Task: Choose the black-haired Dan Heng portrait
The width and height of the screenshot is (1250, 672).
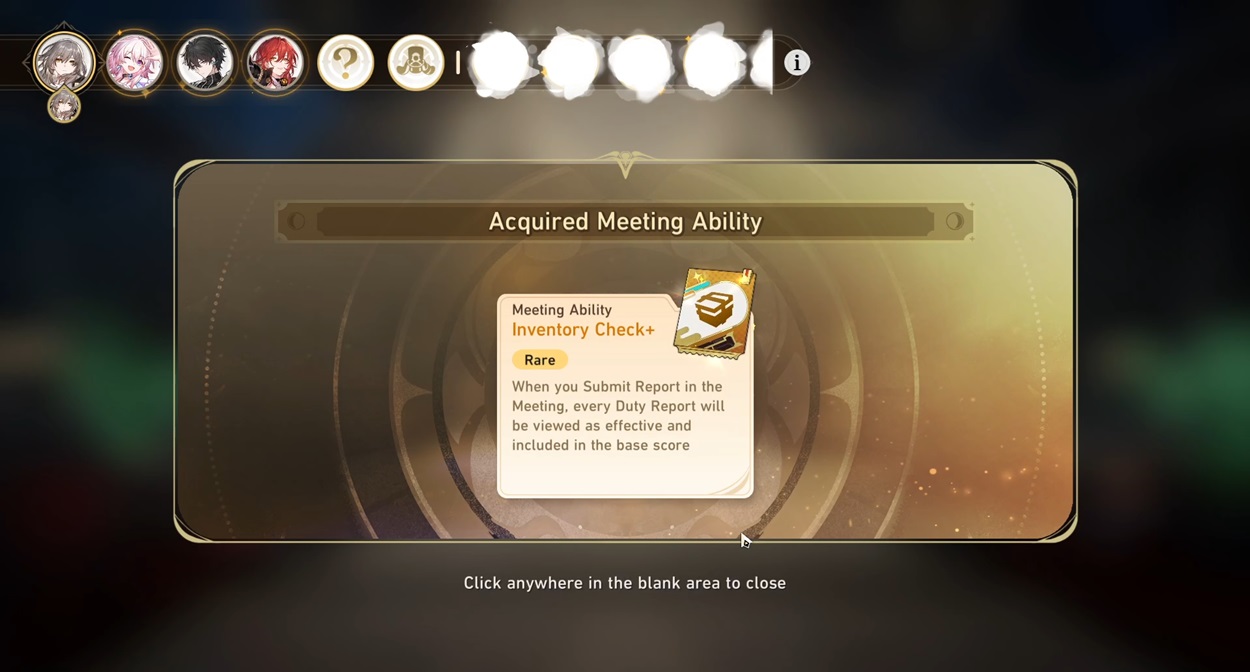Action: (205, 62)
